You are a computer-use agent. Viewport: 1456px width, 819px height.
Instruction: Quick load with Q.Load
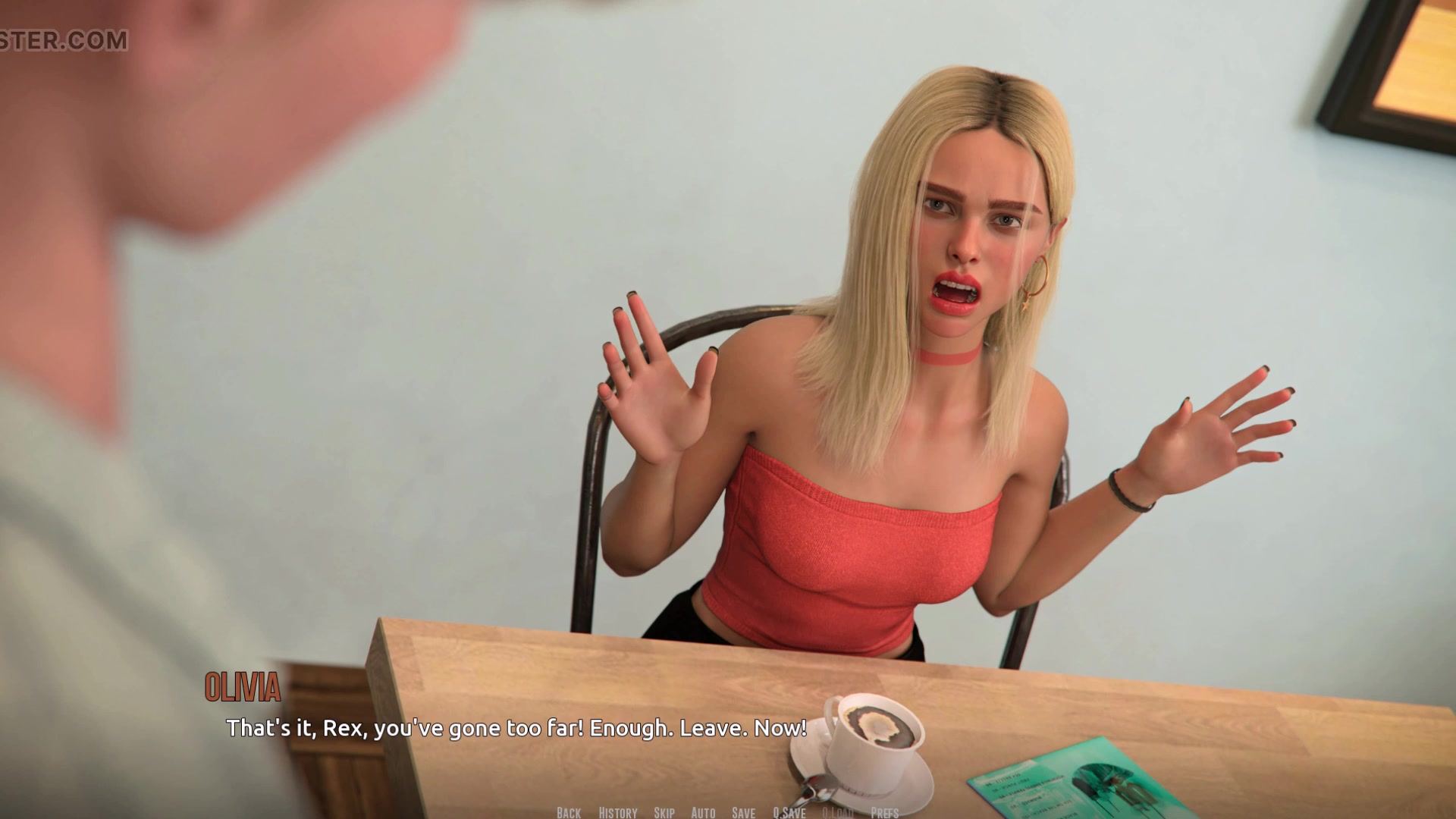coord(838,813)
